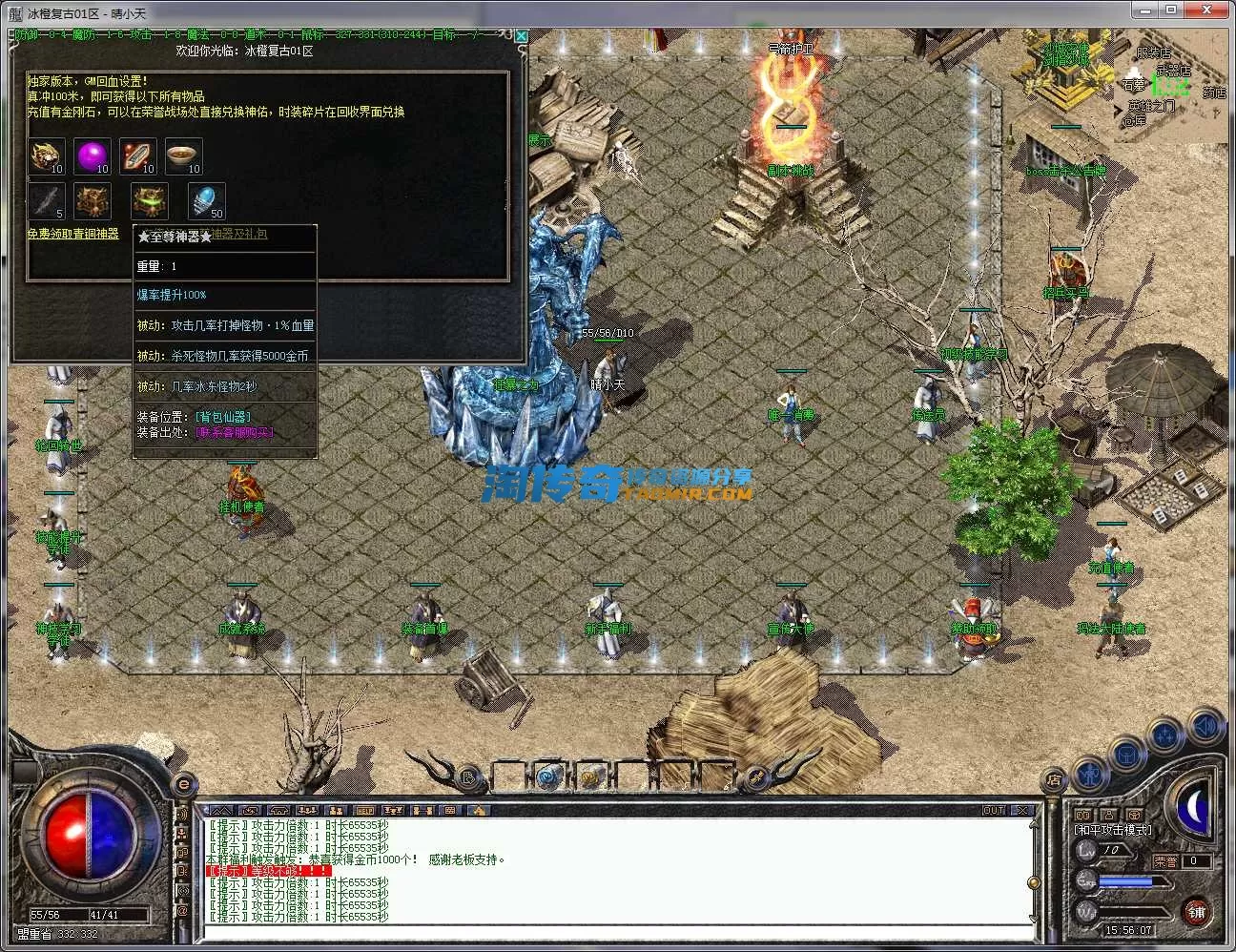Select the soup bowl reward item
The width and height of the screenshot is (1236, 952).
182,155
